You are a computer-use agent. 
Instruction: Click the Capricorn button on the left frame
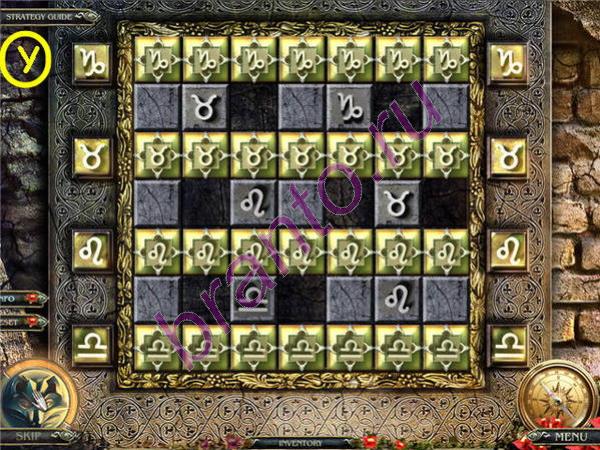tap(93, 62)
